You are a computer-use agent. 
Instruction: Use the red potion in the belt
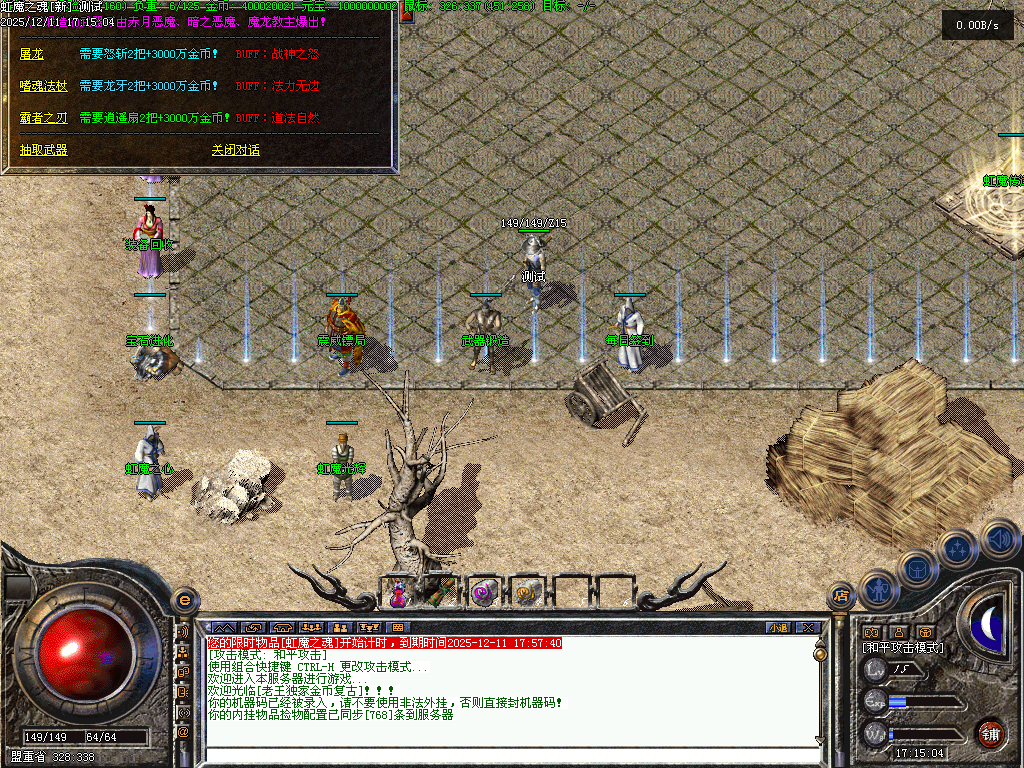coord(398,593)
